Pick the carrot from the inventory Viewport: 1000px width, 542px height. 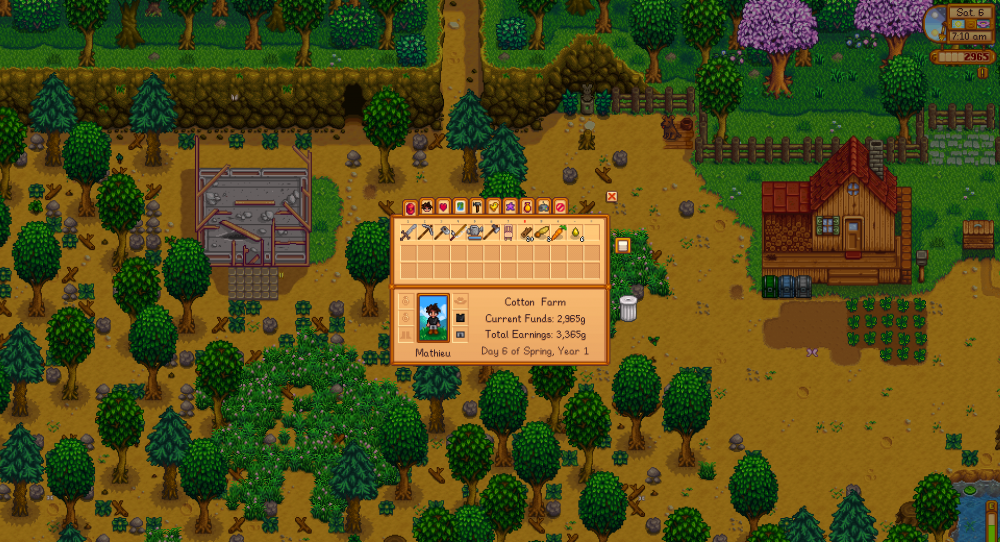(558, 233)
